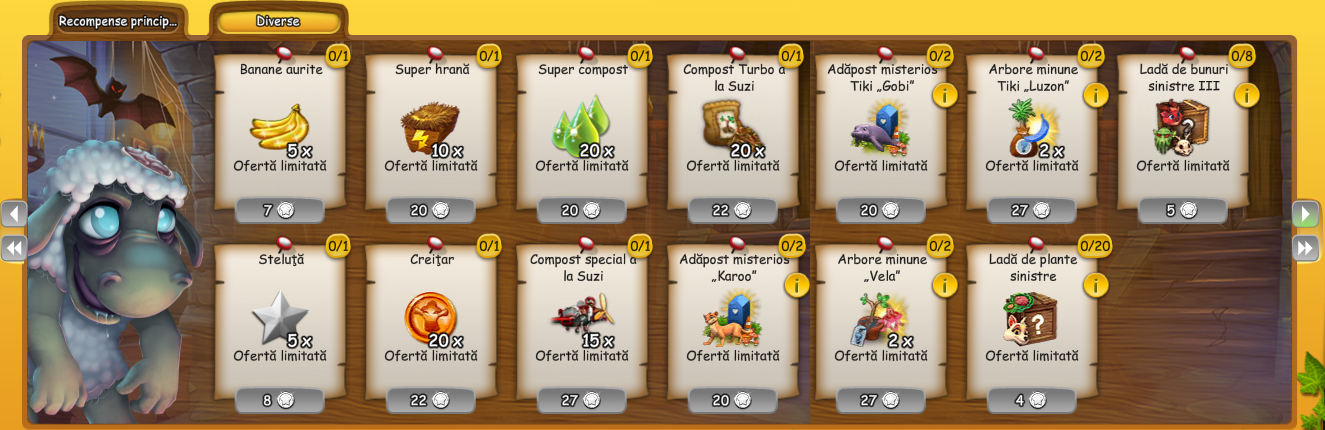Buy Ladă de bunuri sinistre III

click(x=1183, y=210)
